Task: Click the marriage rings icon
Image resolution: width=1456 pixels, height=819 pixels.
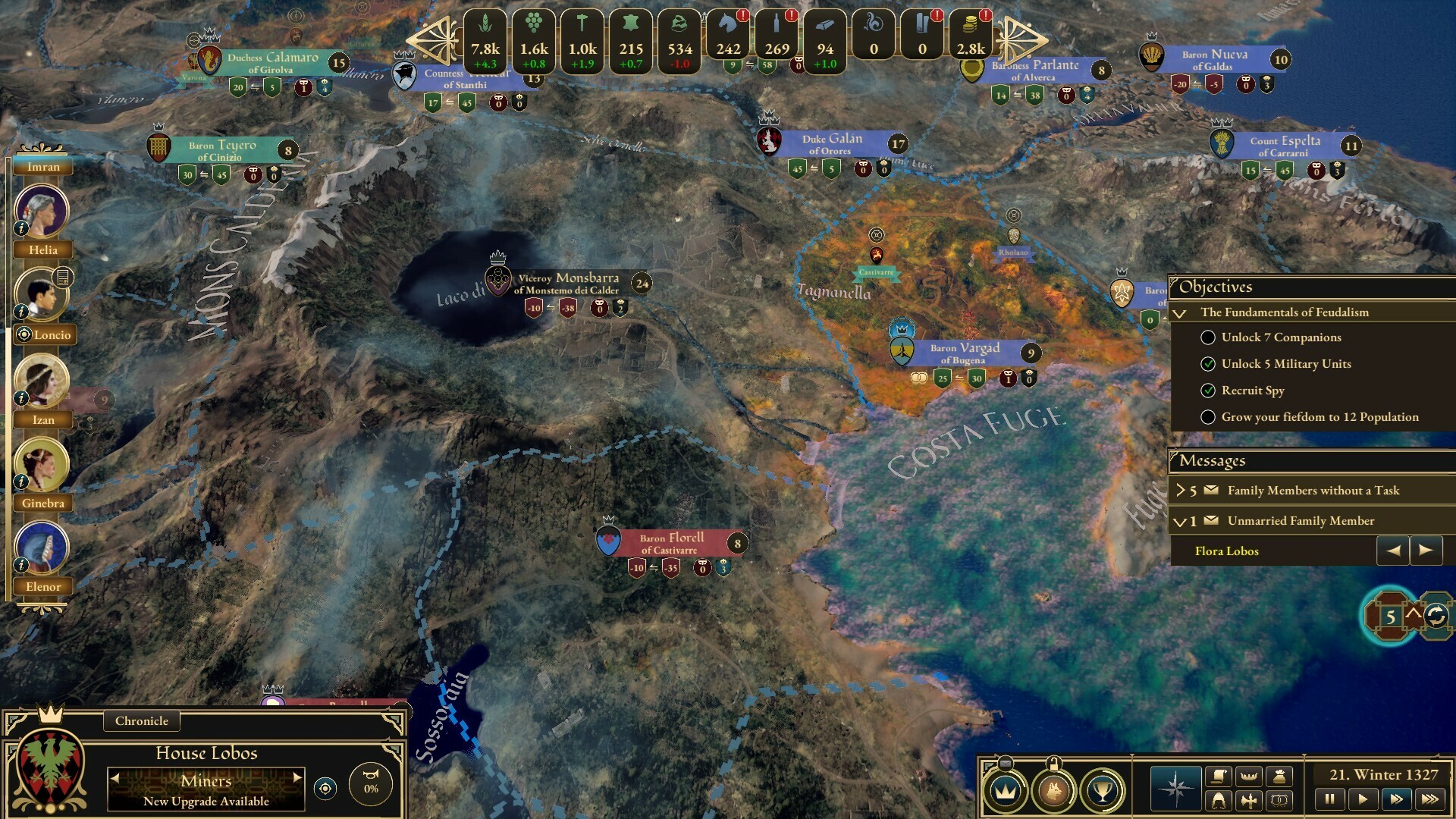Action: 1280,801
